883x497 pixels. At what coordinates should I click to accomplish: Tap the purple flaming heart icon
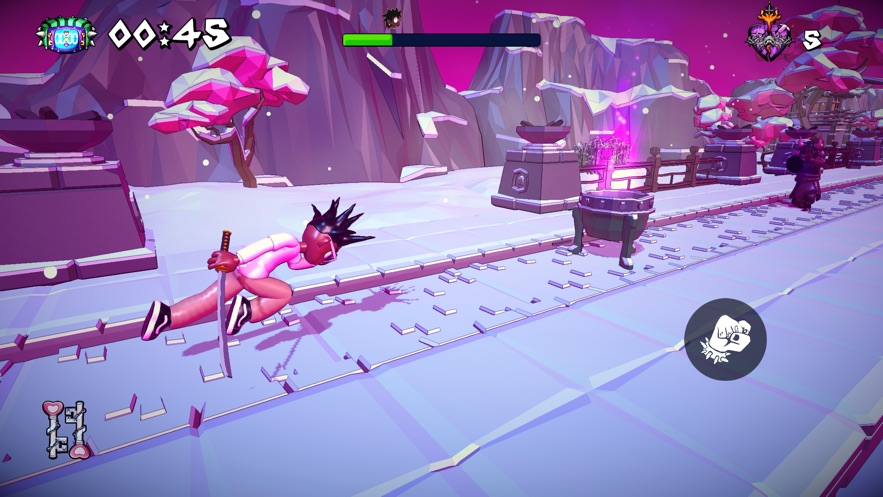769,37
